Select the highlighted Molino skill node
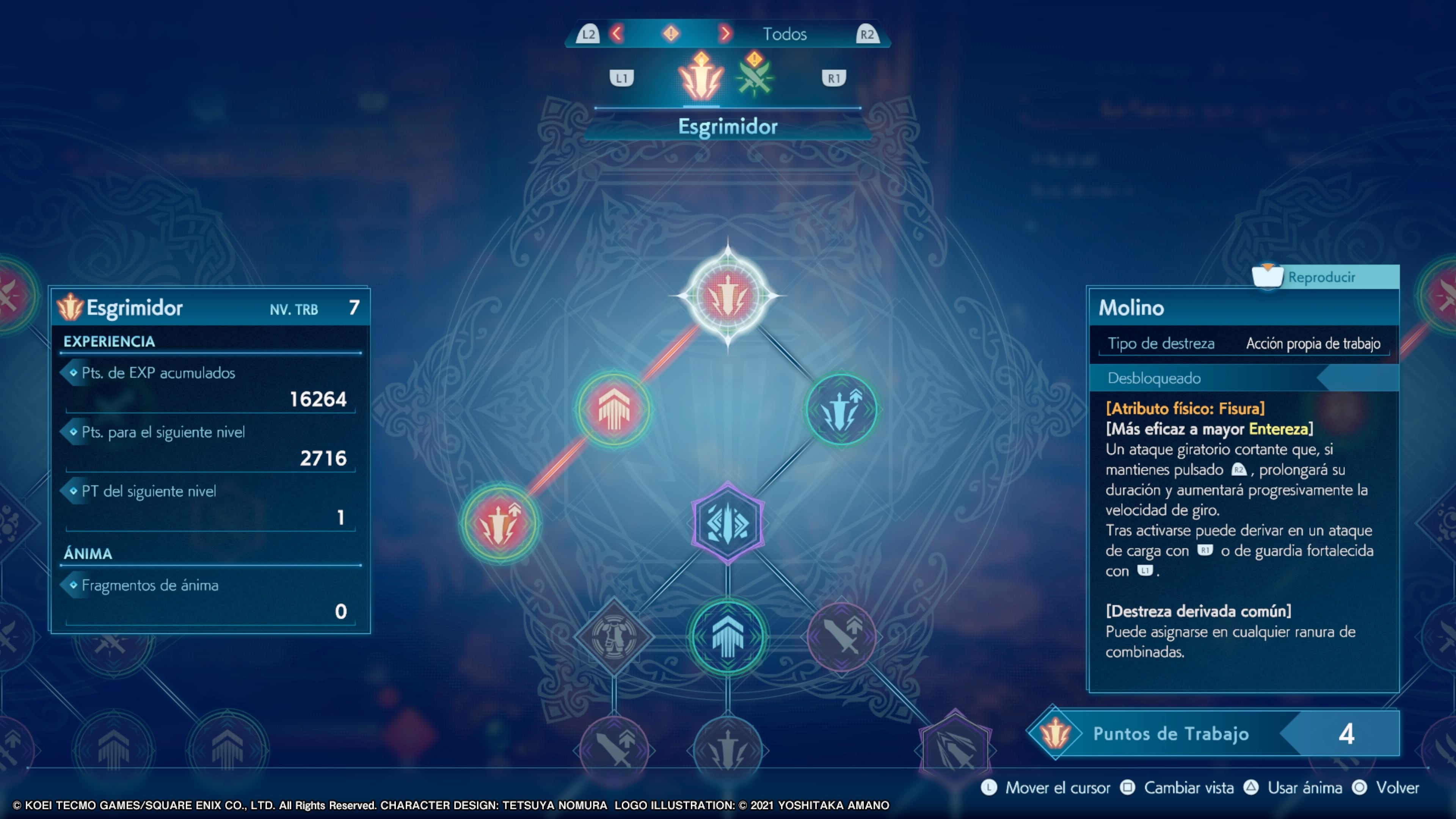Viewport: 1456px width, 819px height. tap(728, 296)
